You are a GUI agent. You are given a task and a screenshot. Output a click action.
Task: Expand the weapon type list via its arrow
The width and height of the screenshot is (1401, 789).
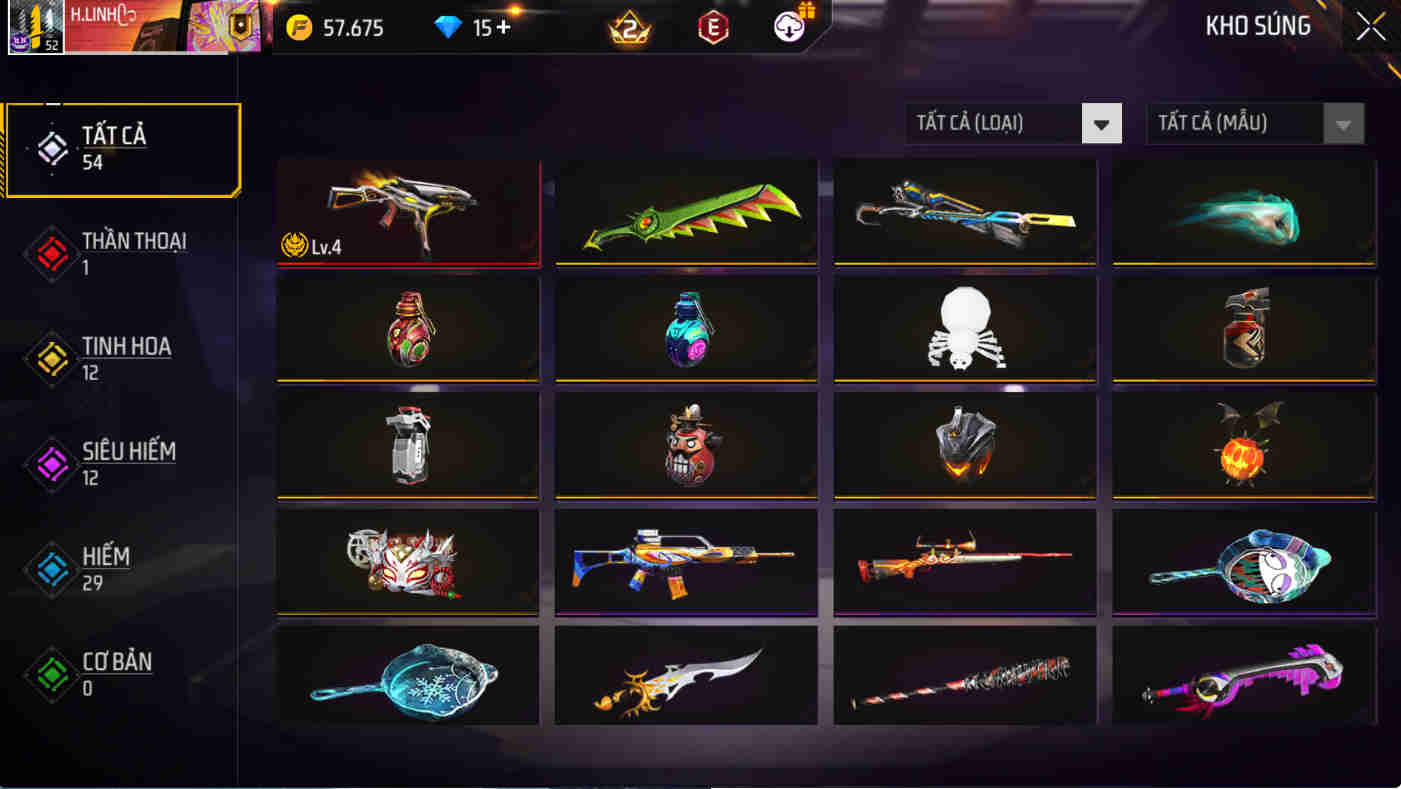tap(1102, 123)
